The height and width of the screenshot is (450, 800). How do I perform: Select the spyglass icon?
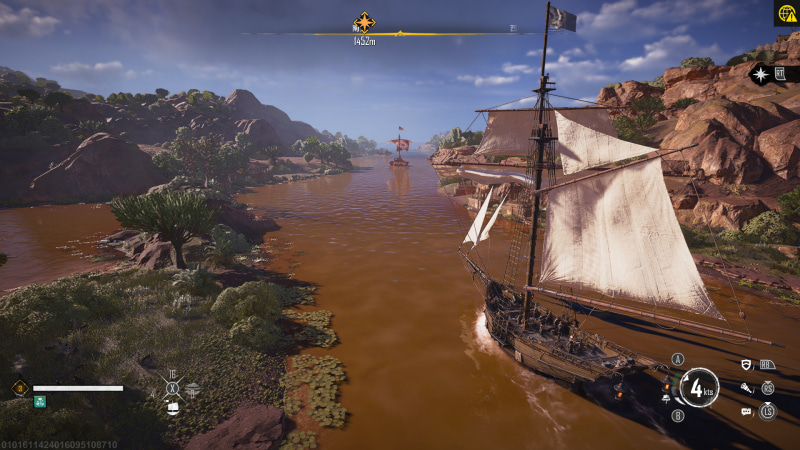(746, 388)
